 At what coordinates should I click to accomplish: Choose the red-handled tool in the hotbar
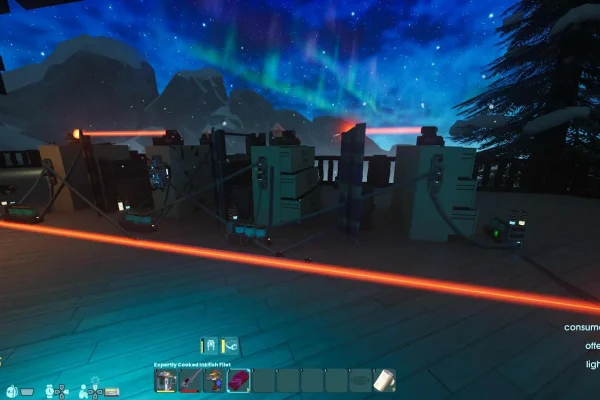point(190,381)
